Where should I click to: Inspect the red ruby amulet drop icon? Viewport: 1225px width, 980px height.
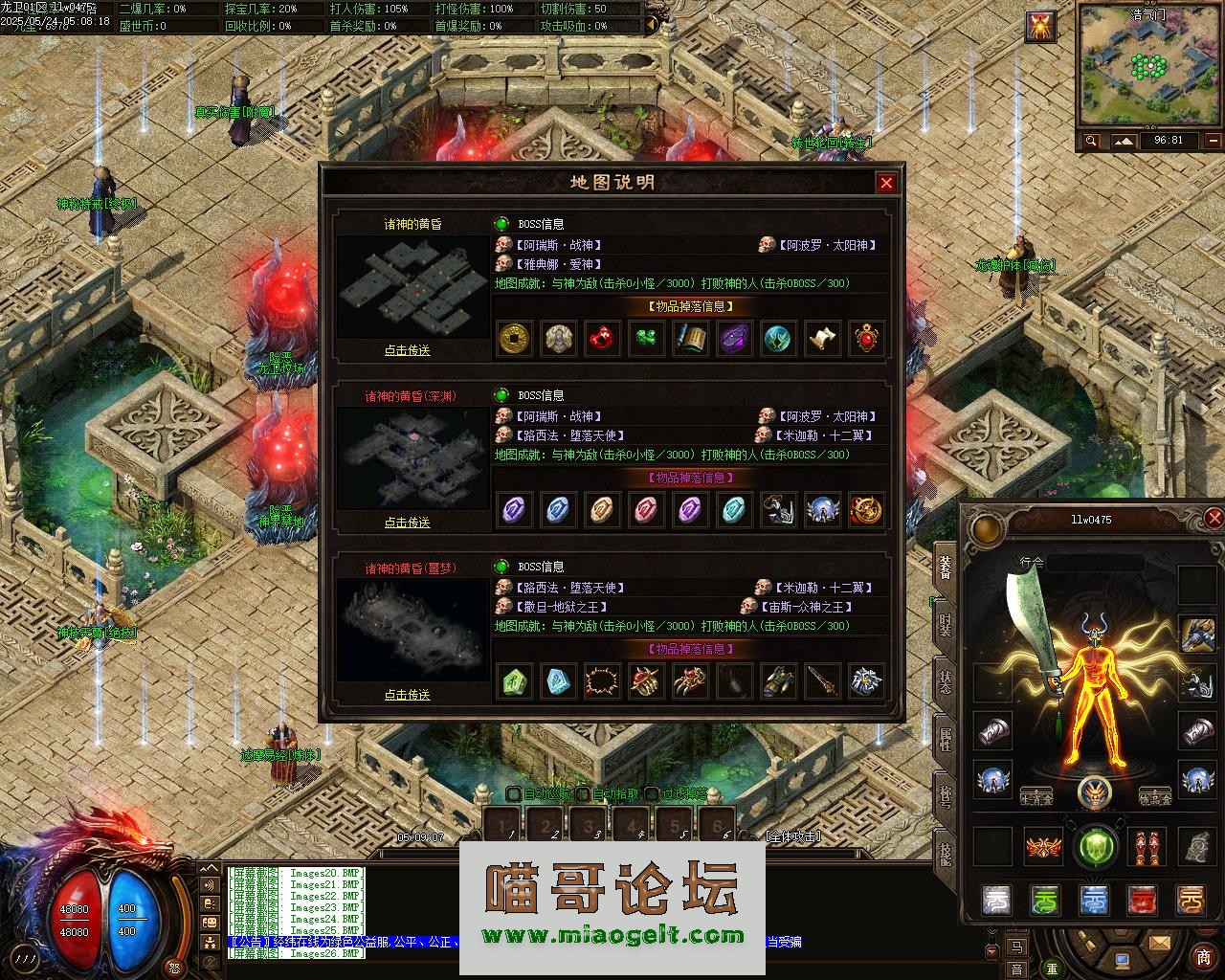tap(866, 338)
